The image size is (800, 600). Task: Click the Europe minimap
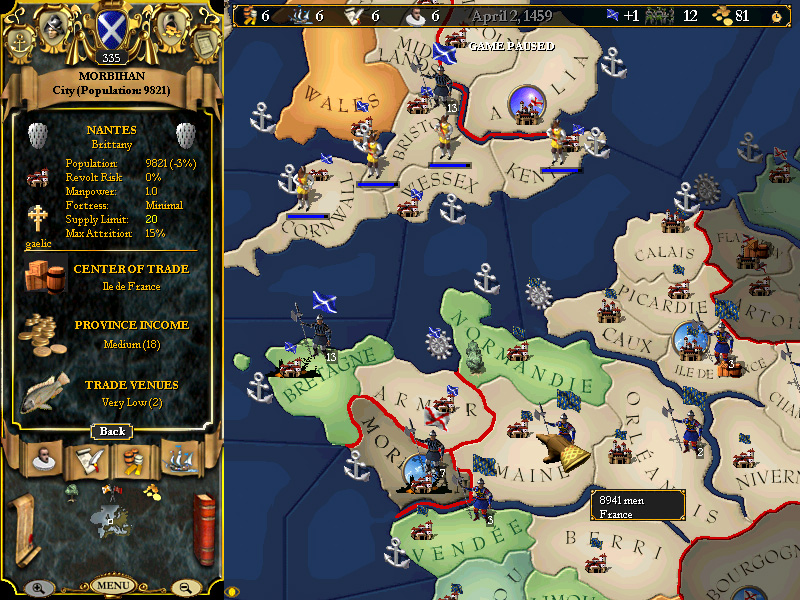[112, 517]
